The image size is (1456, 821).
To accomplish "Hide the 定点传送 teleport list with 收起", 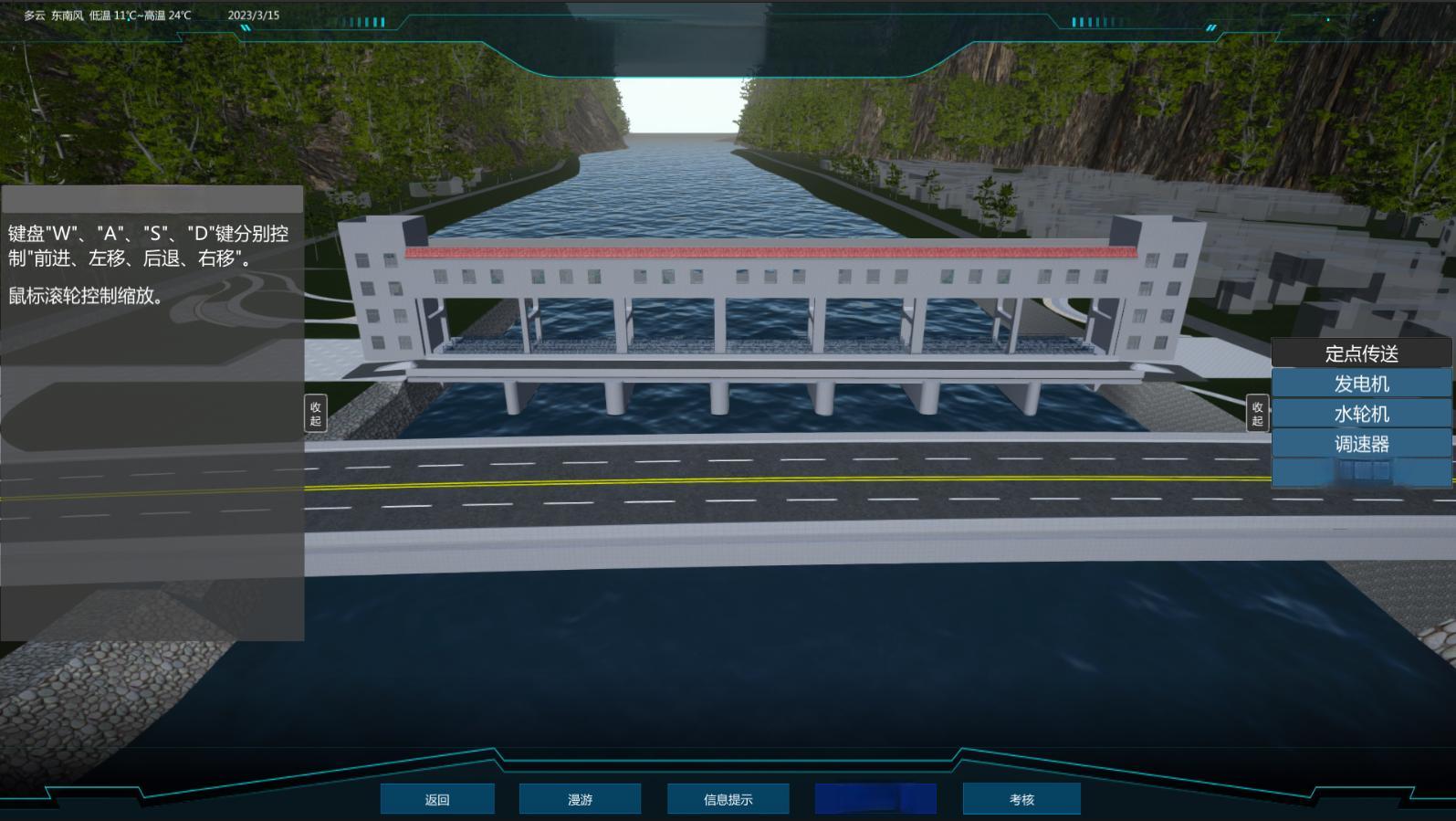I will [x=1257, y=414].
